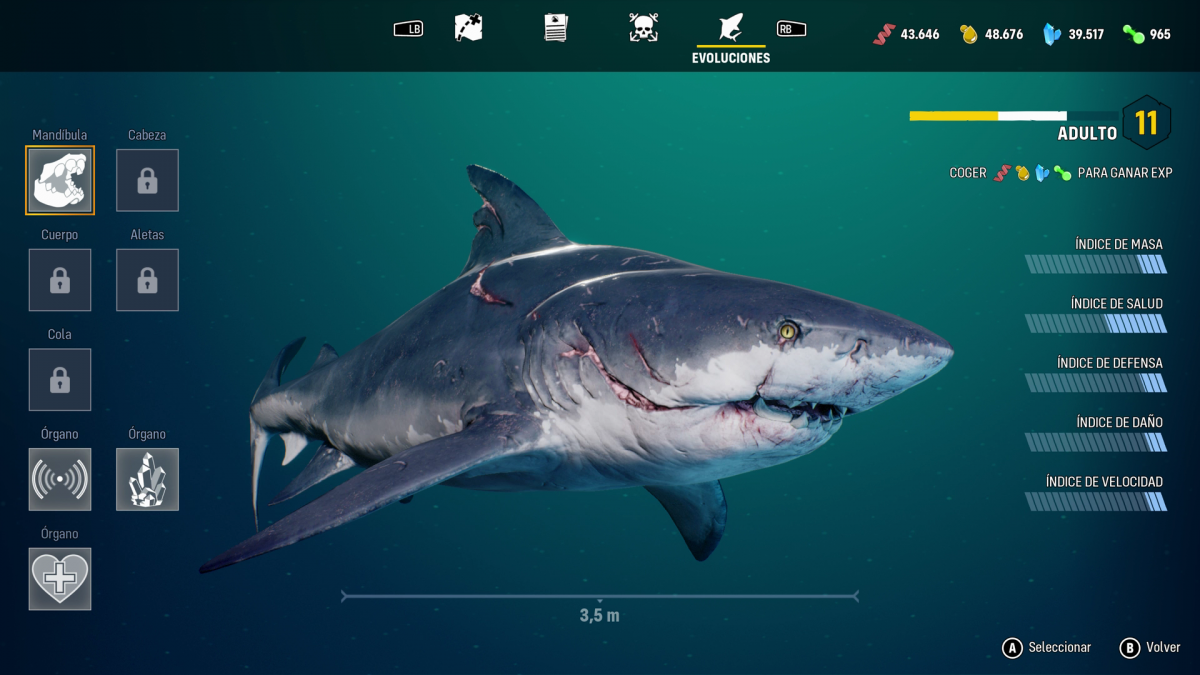
Task: Choose the crystal mineral organ slot
Action: pyautogui.click(x=147, y=479)
